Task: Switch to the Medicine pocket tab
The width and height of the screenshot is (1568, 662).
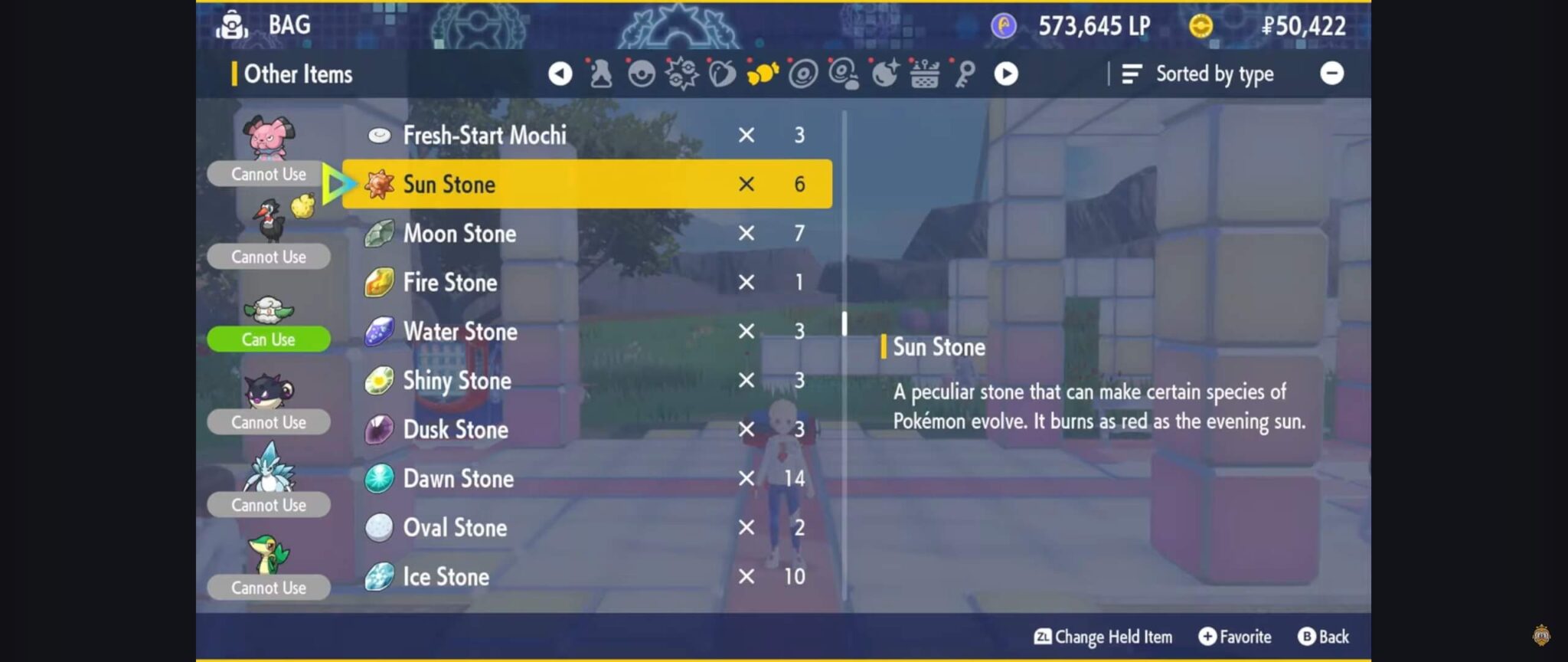Action: (601, 74)
